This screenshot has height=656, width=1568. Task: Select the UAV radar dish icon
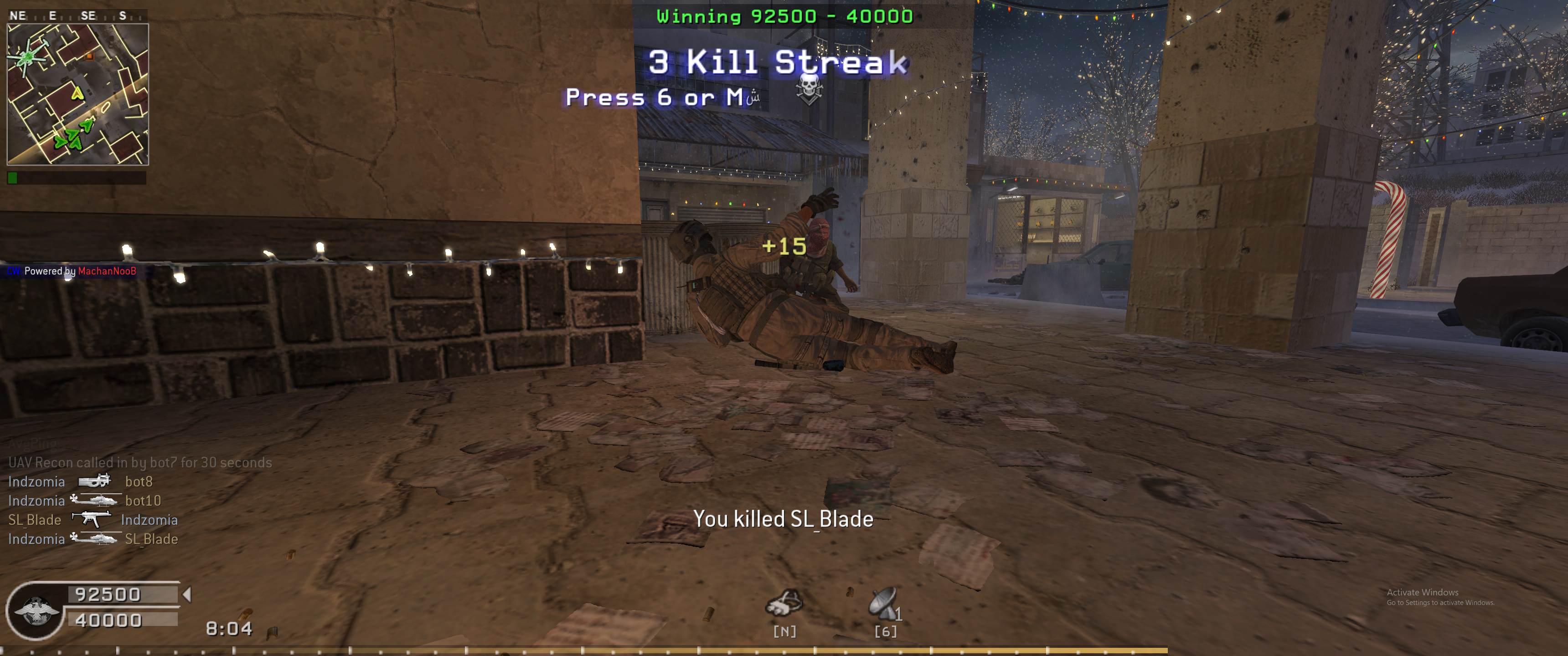pos(882,603)
